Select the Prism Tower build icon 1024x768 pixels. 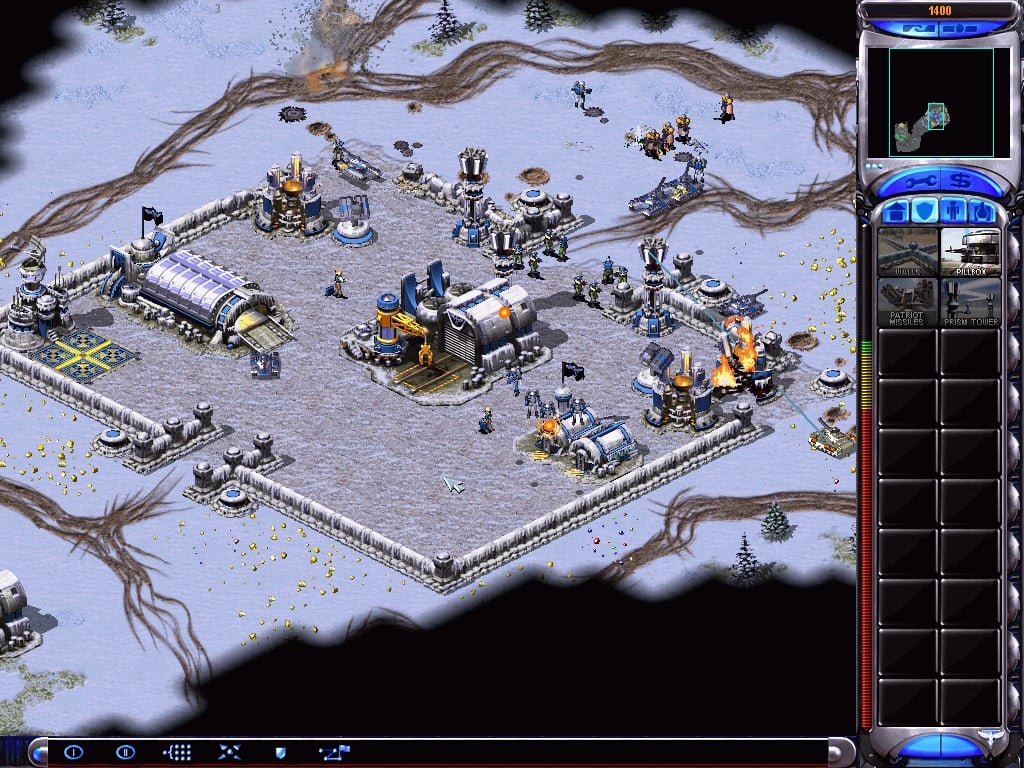pos(970,301)
